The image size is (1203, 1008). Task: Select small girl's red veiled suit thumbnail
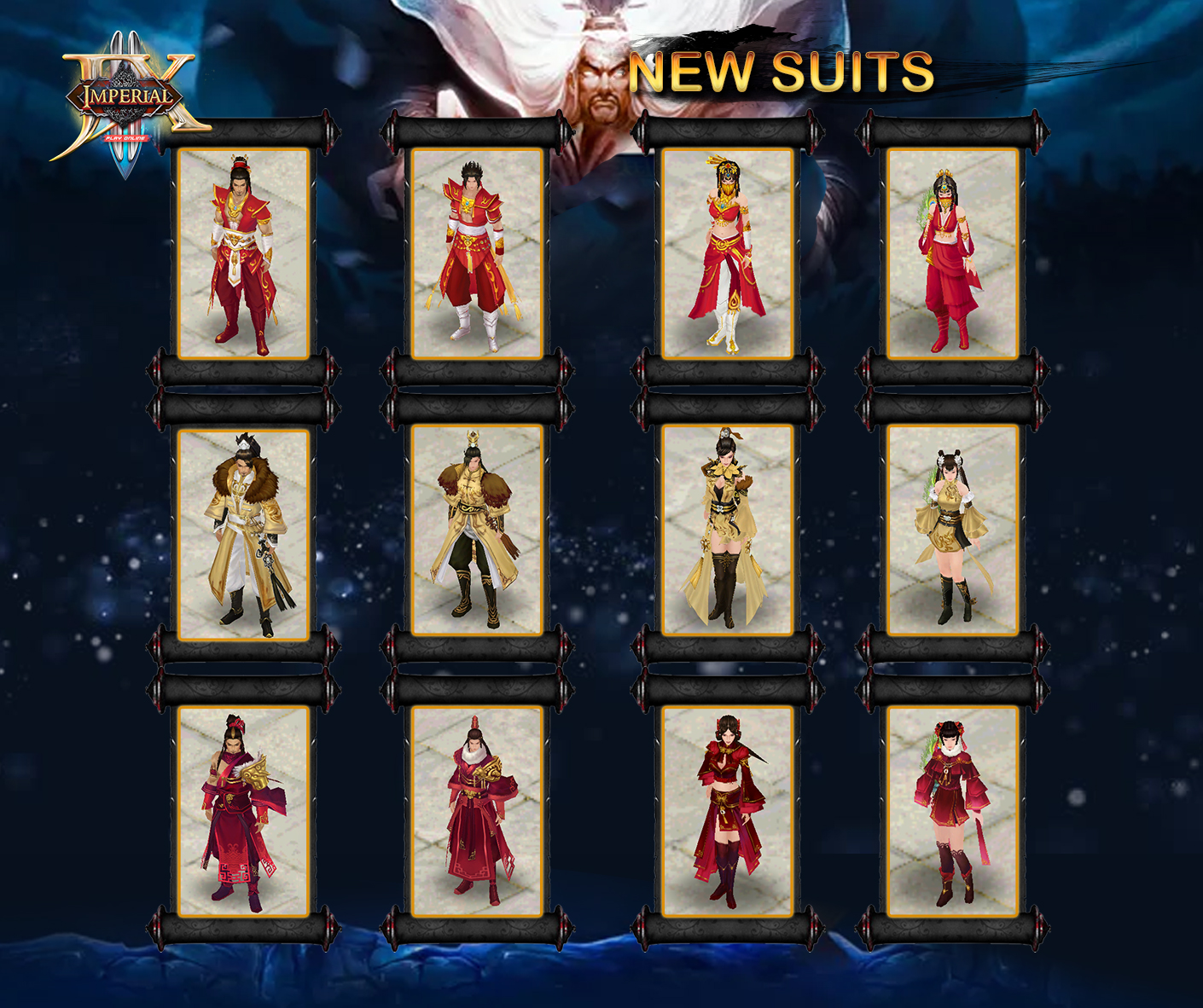point(953,254)
